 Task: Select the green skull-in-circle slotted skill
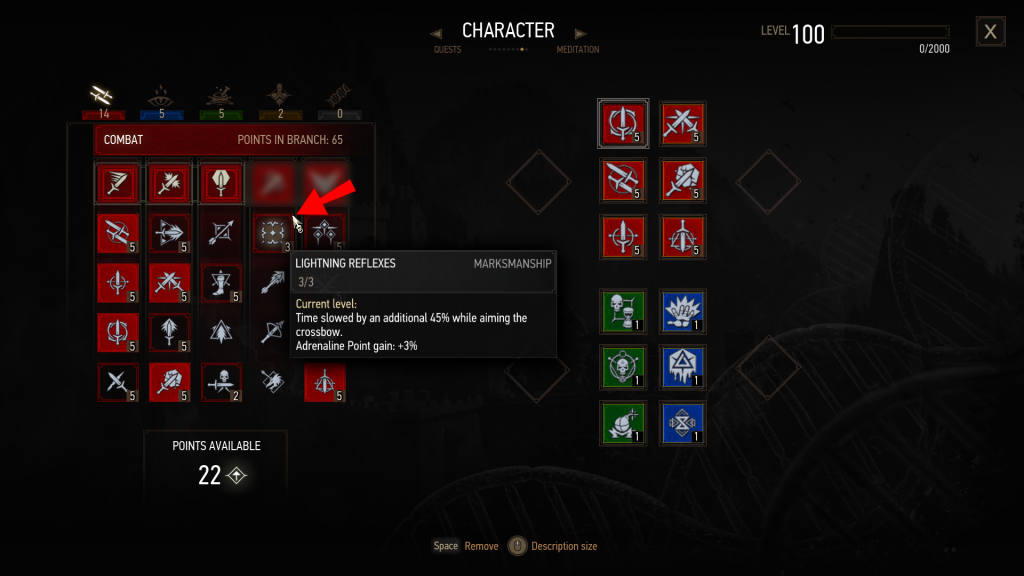[x=623, y=366]
